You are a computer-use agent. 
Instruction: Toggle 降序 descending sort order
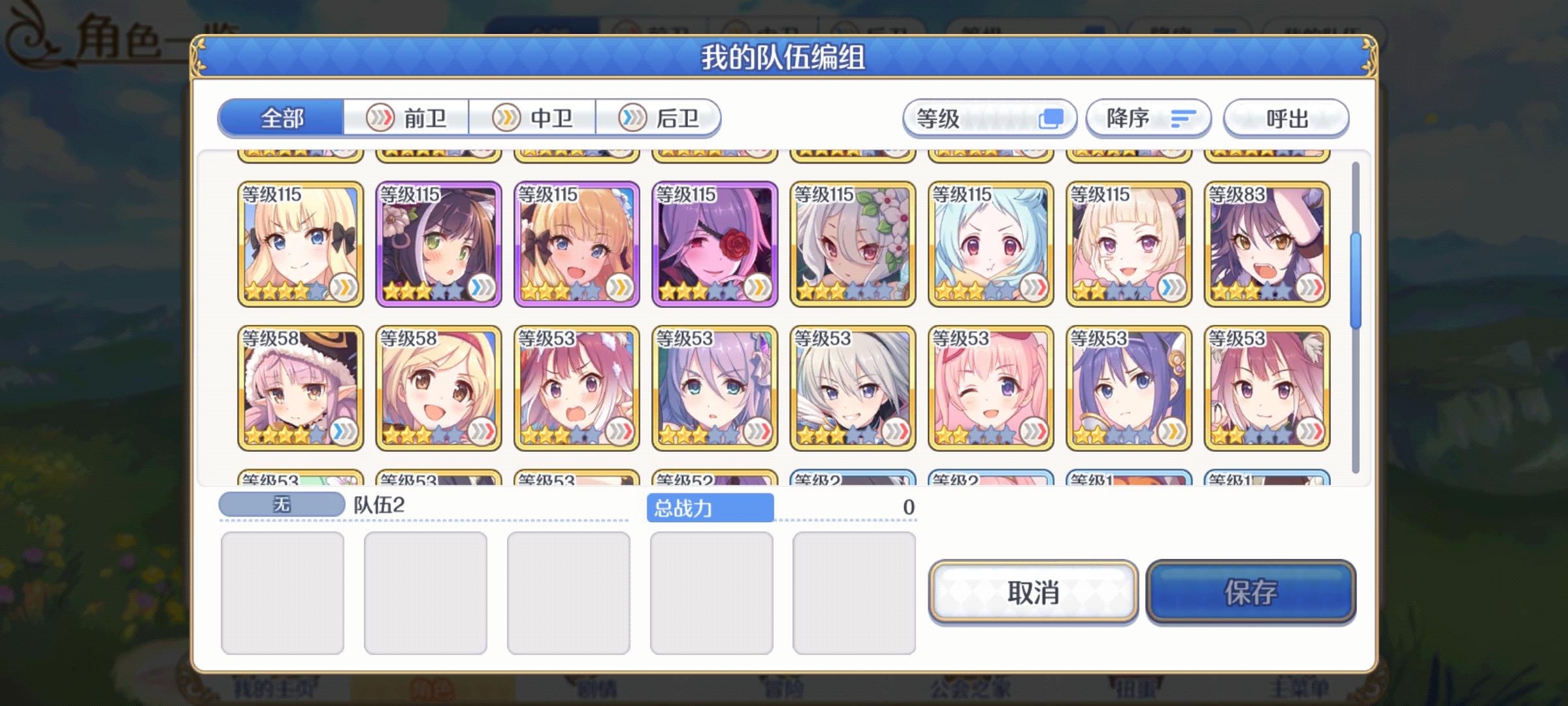[x=1148, y=118]
